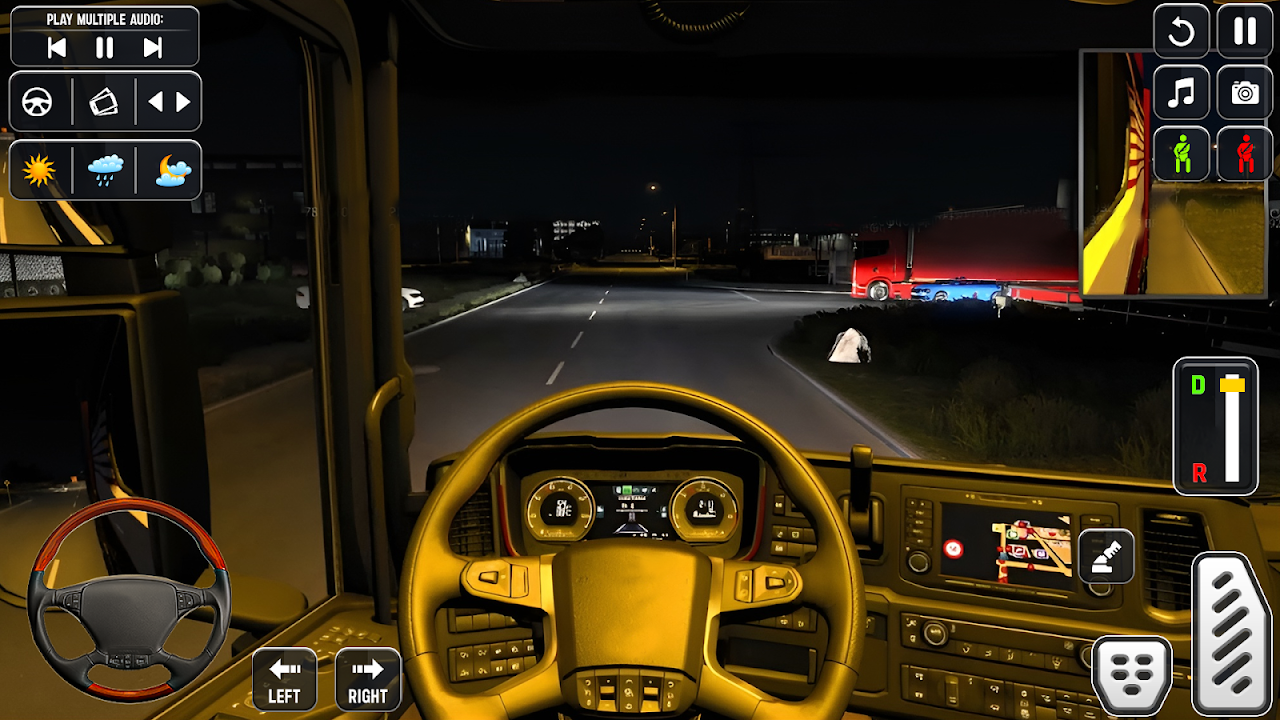This screenshot has width=1280, height=720.
Task: Select the arrow buttons control mode
Action: [x=169, y=102]
